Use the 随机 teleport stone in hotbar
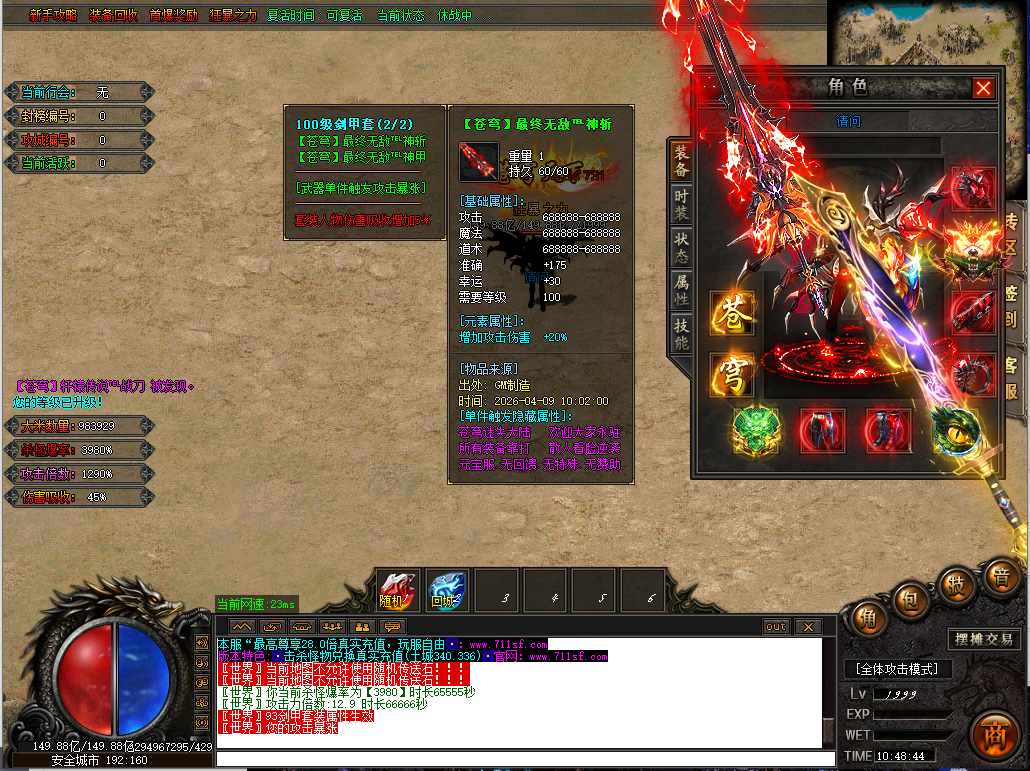The width and height of the screenshot is (1030, 771). click(x=398, y=590)
